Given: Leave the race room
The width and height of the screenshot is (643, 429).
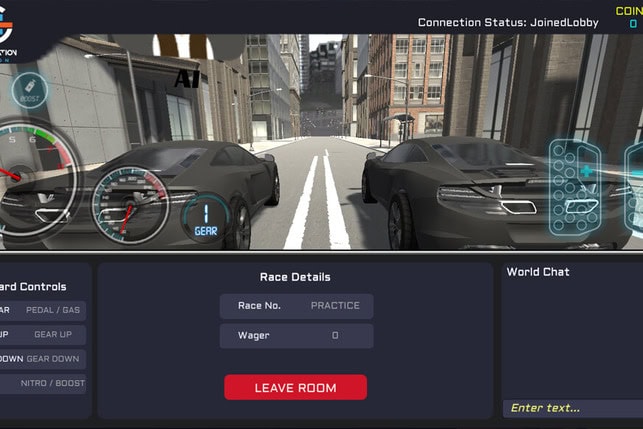Looking at the screenshot, I should 295,388.
